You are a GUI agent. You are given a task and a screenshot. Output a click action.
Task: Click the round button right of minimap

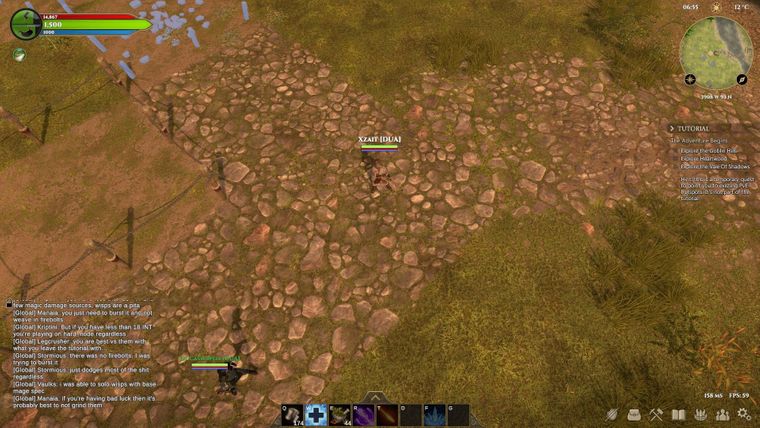[742, 79]
